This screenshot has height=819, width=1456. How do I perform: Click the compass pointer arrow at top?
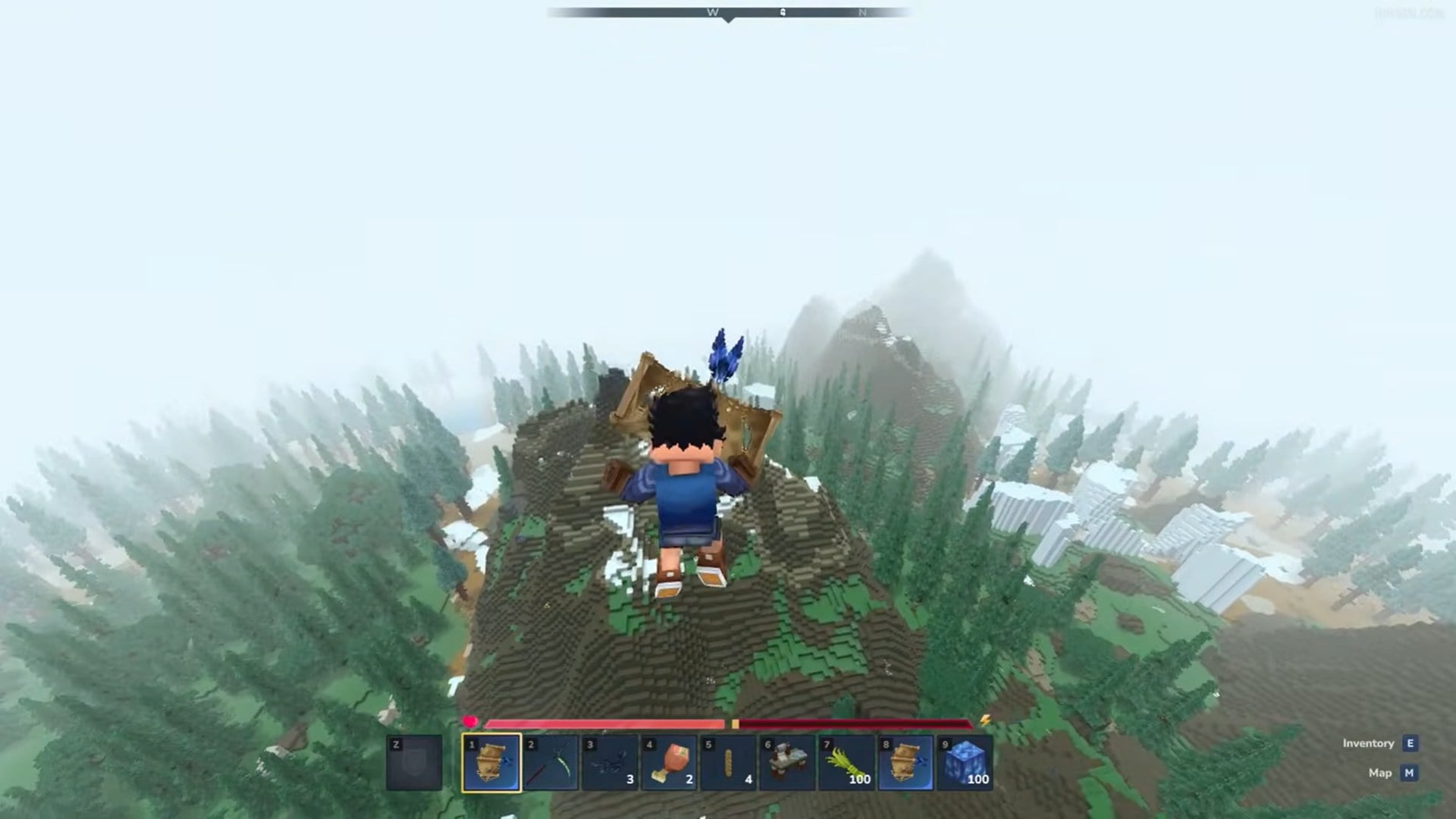[729, 19]
